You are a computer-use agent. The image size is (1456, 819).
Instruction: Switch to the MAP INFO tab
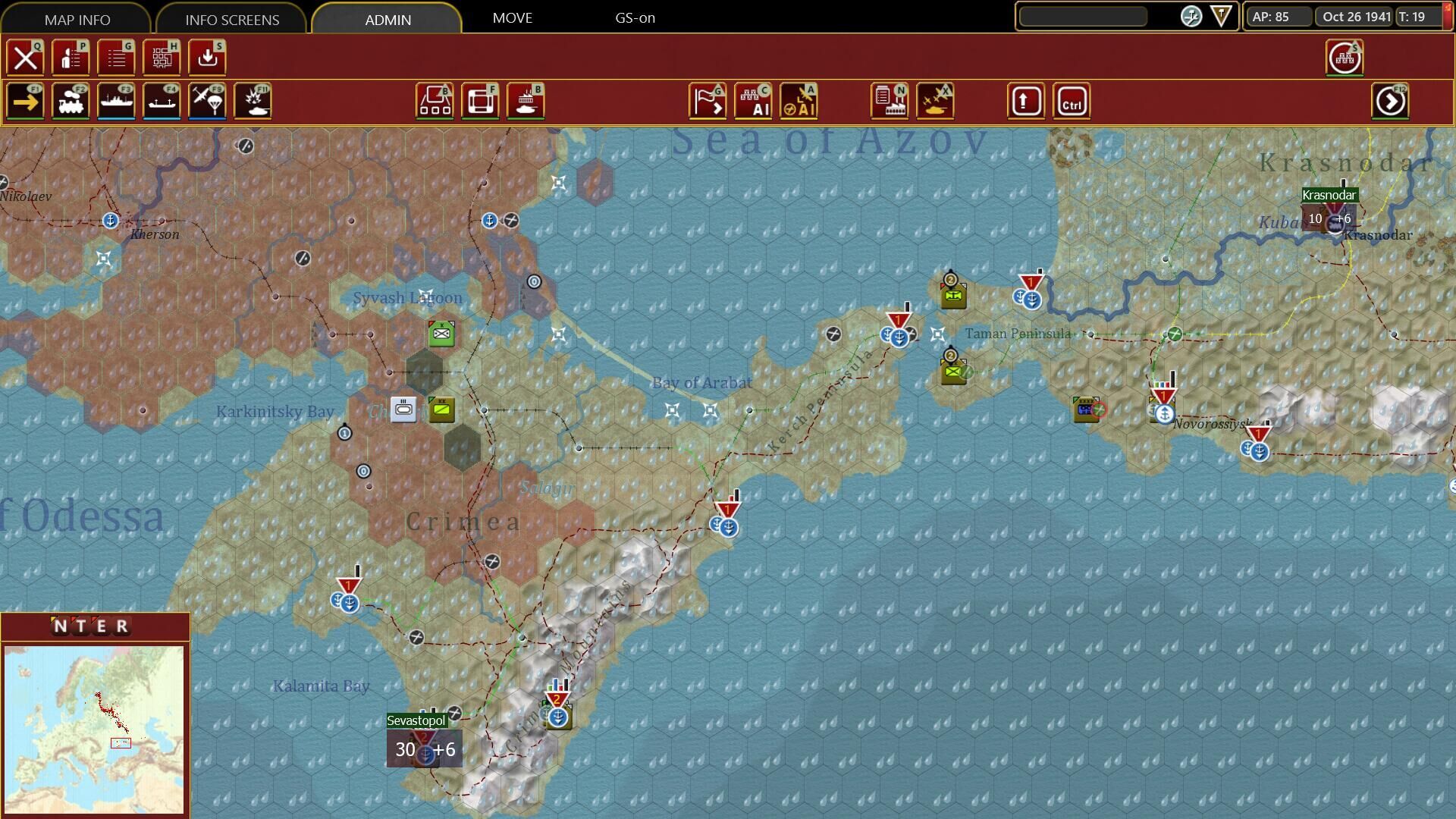[x=77, y=19]
